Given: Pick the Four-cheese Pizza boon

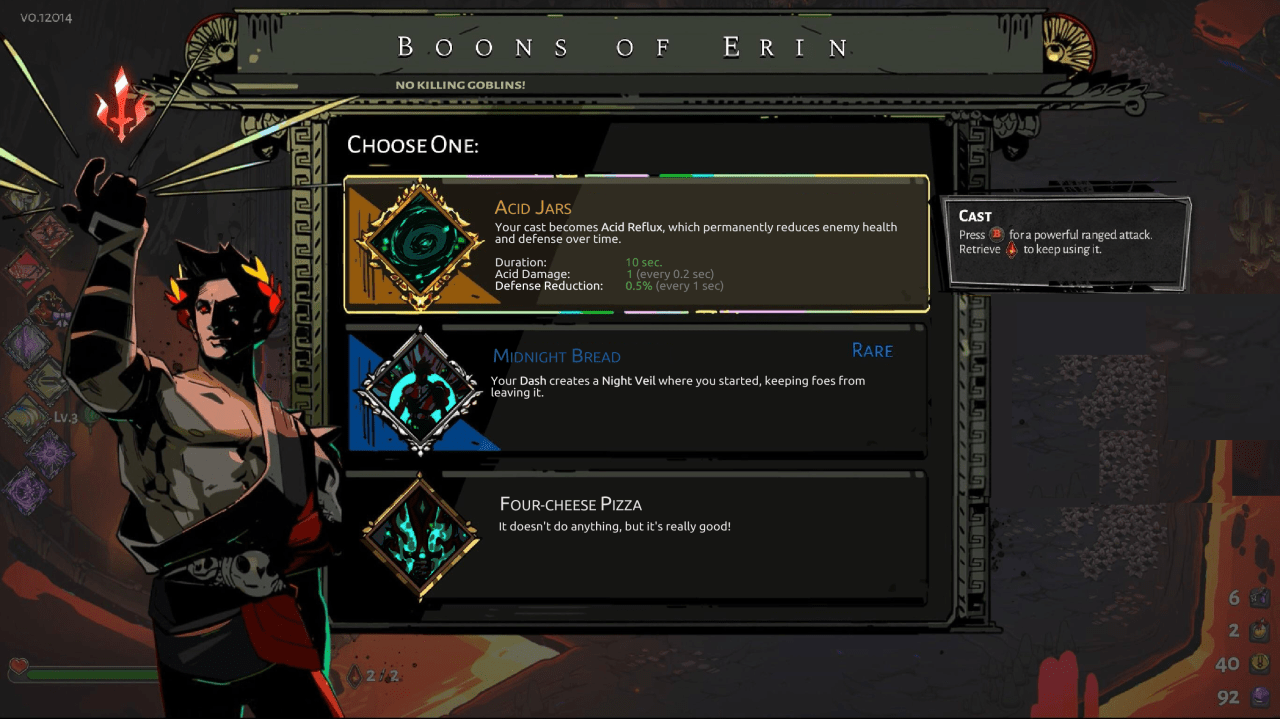Looking at the screenshot, I should pyautogui.click(x=636, y=539).
